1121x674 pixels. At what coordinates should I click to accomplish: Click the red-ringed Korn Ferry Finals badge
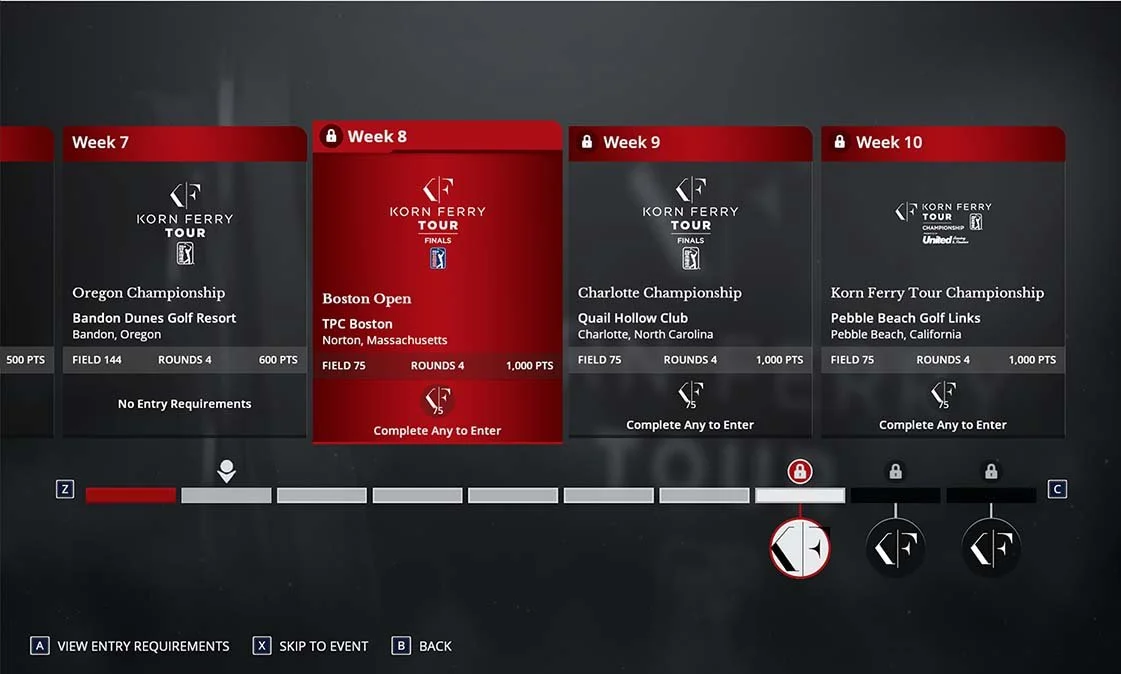(x=800, y=548)
